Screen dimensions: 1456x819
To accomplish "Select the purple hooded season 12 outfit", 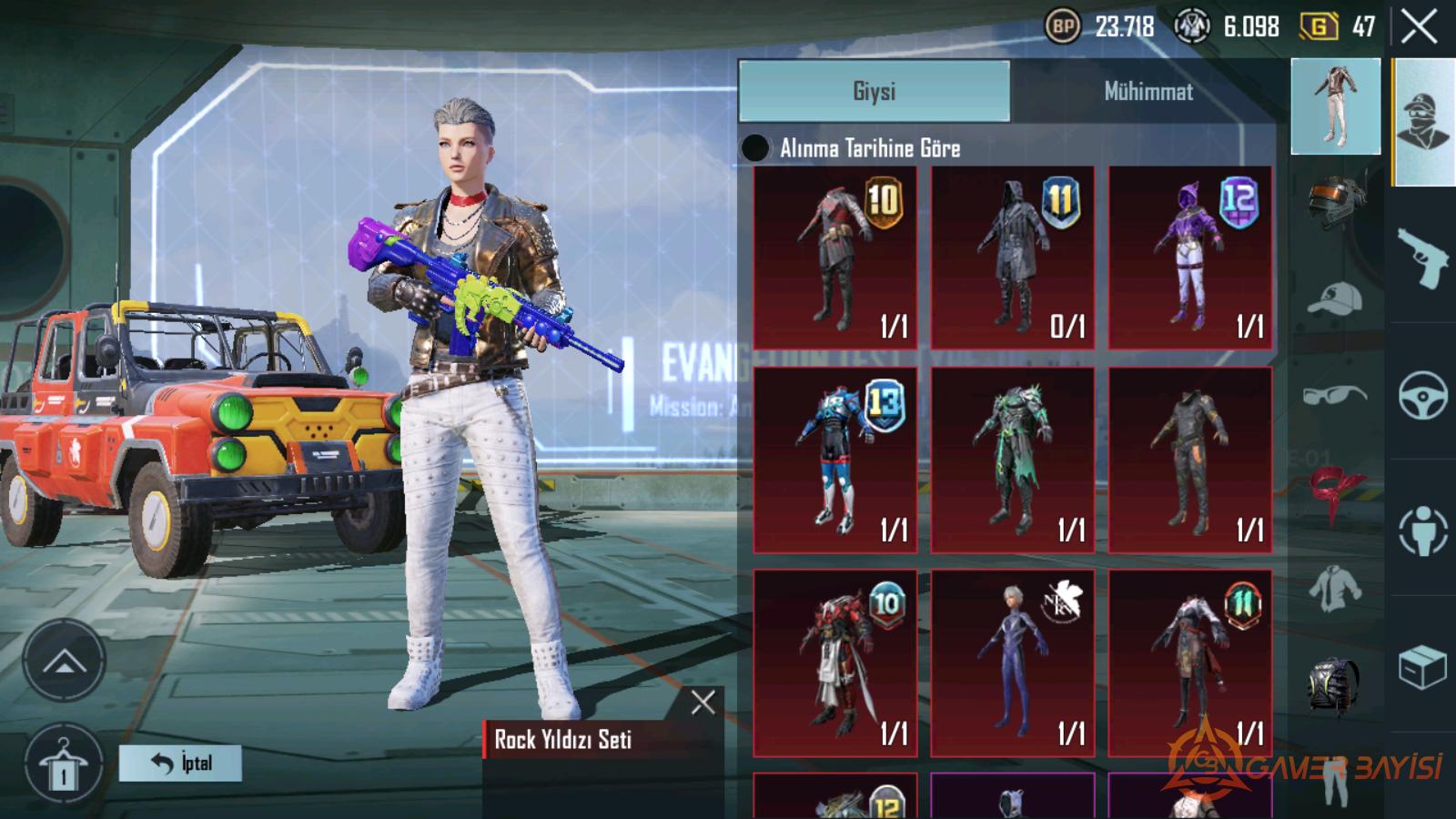I will (1189, 257).
